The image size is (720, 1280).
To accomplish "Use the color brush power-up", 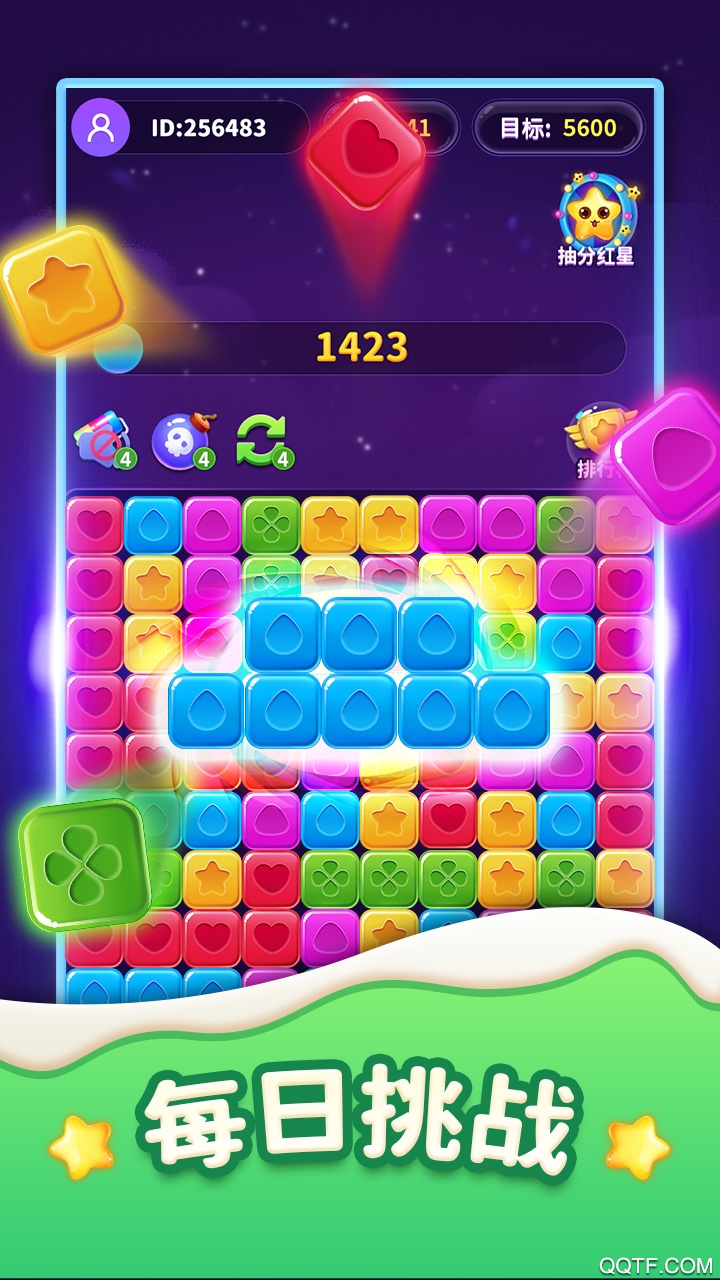I will pos(102,439).
